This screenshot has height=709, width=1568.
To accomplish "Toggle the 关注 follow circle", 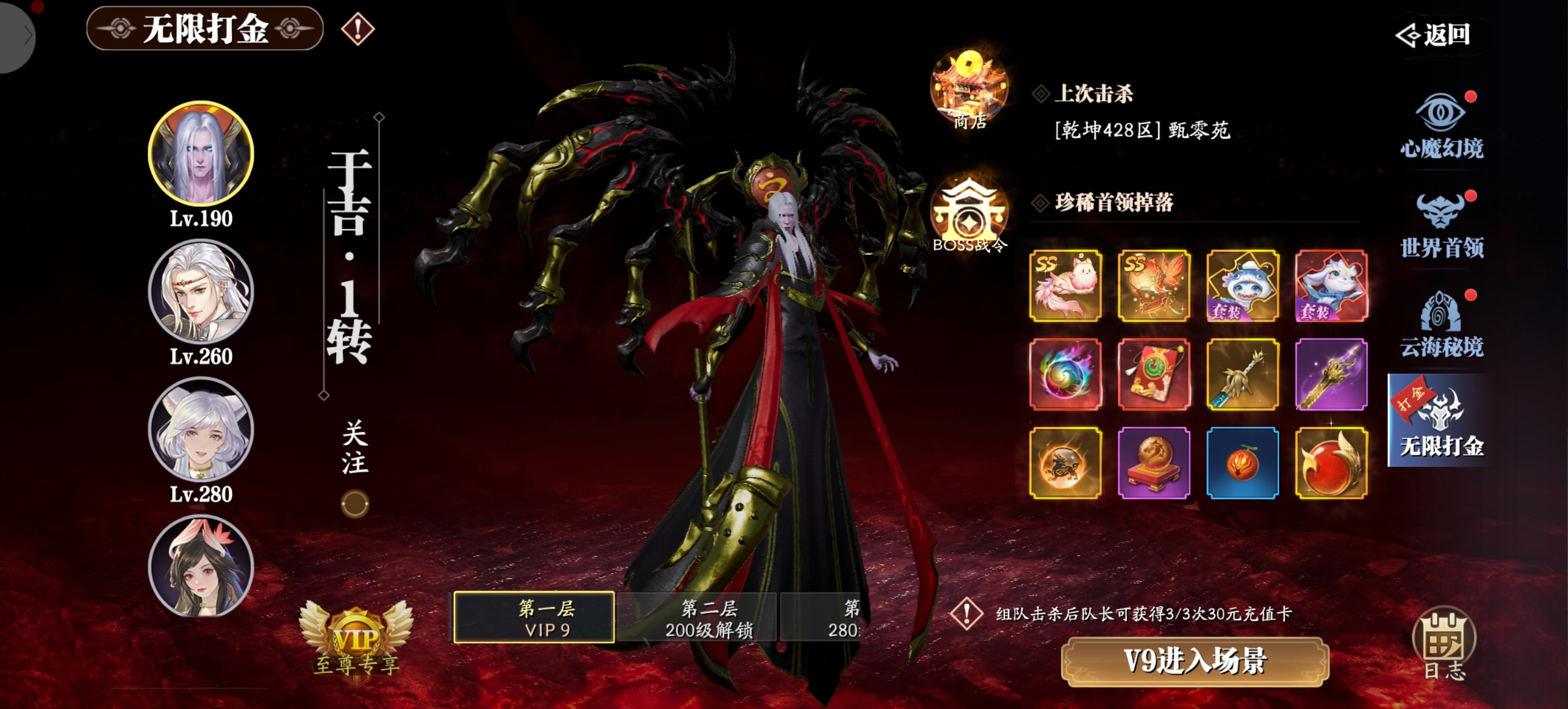I will click(354, 504).
